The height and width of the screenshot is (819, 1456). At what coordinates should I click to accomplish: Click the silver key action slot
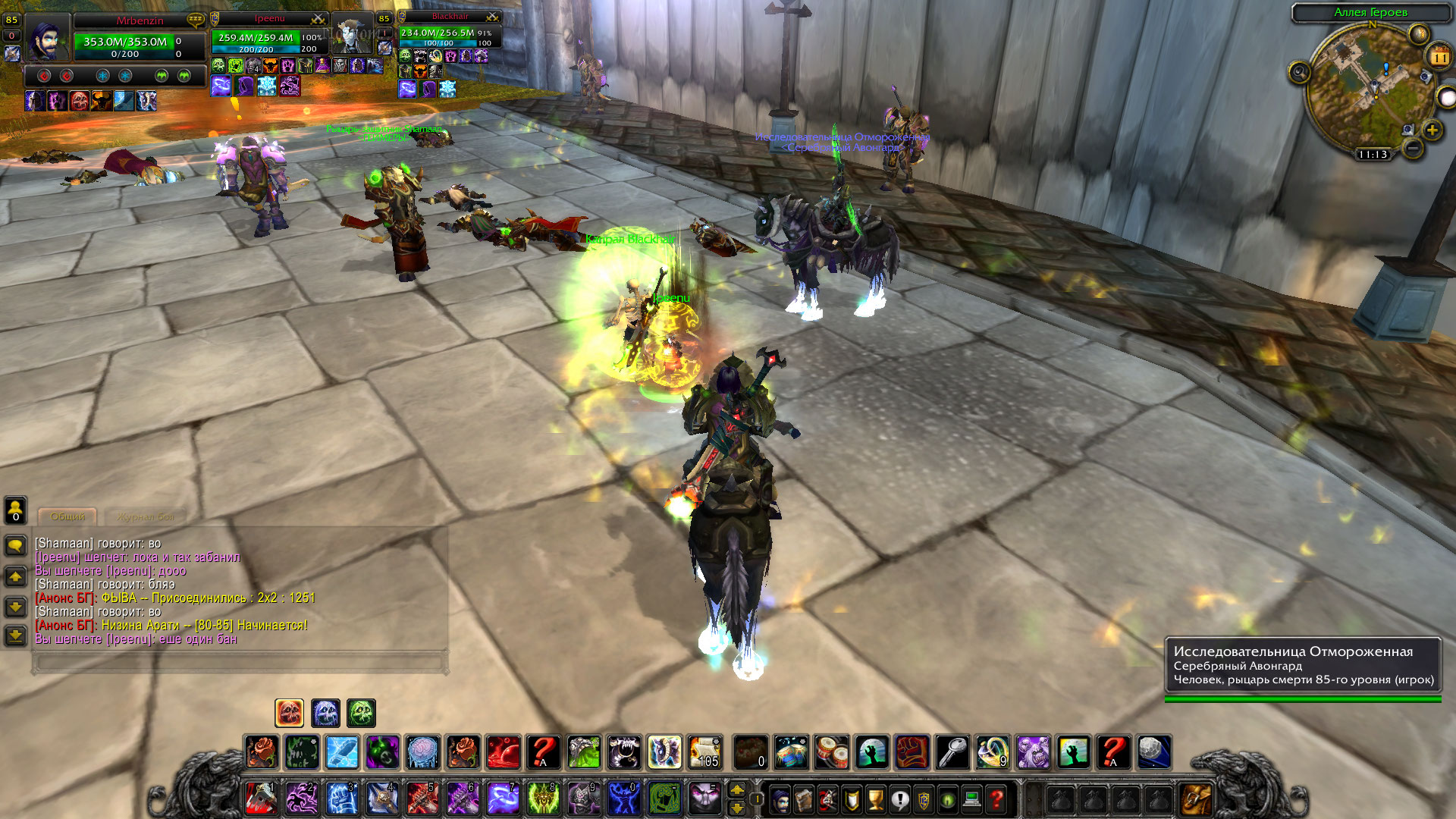tap(952, 752)
